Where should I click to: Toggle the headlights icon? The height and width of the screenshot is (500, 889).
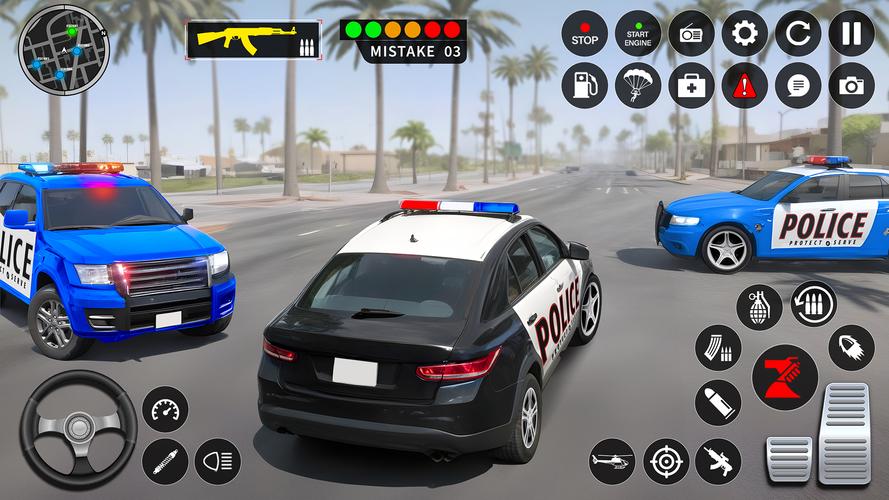pyautogui.click(x=217, y=461)
